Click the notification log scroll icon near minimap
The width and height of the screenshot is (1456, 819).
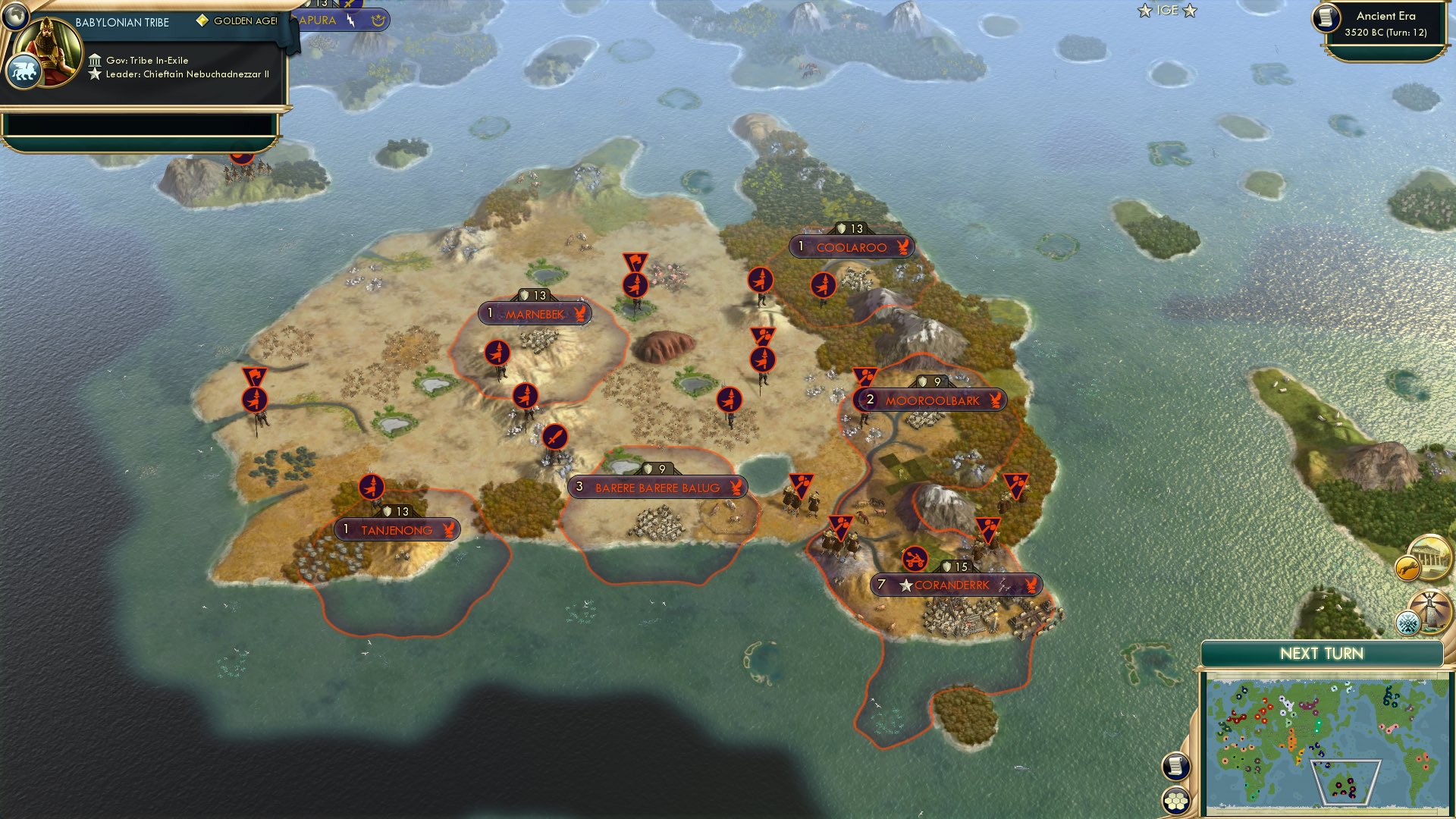coord(1175,767)
